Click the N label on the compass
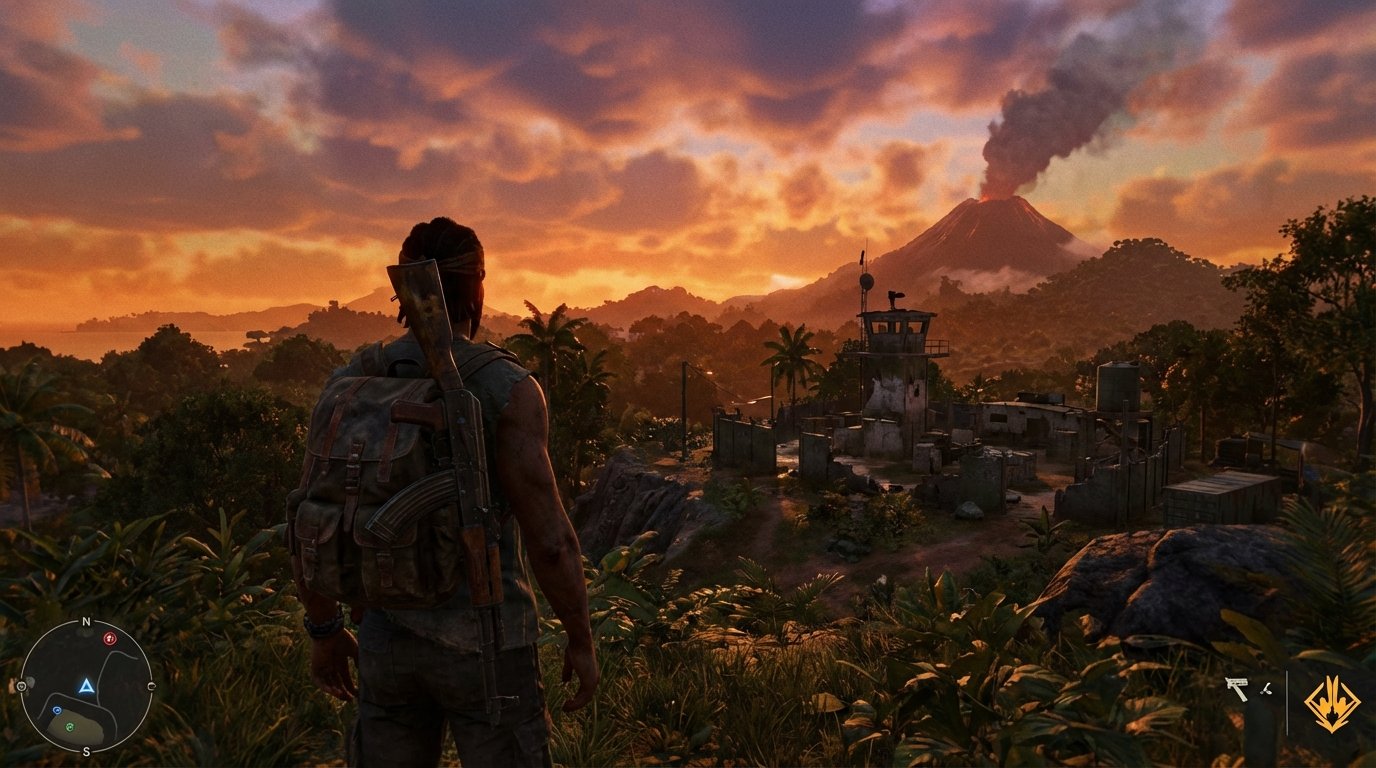The height and width of the screenshot is (768, 1376). pos(86,621)
